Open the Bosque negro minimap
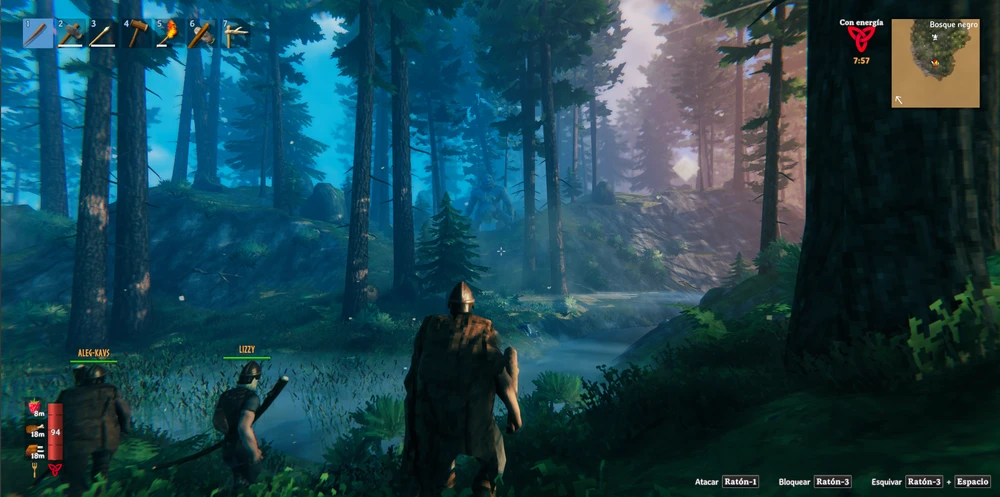 coord(935,63)
